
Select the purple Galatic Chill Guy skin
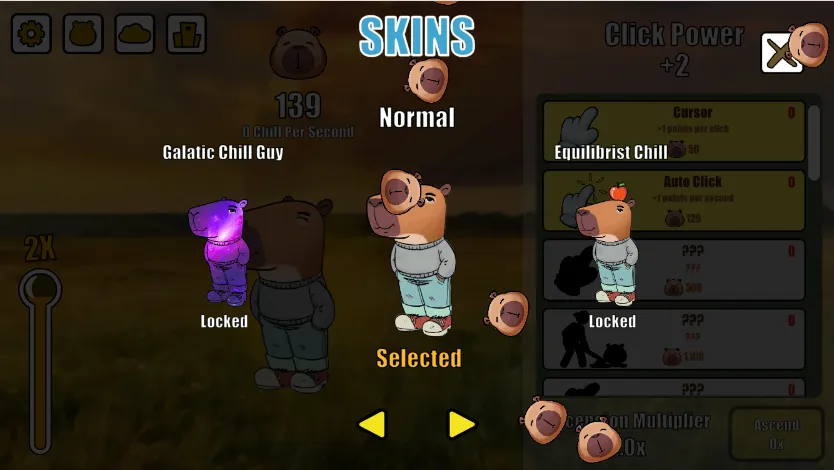click(223, 250)
